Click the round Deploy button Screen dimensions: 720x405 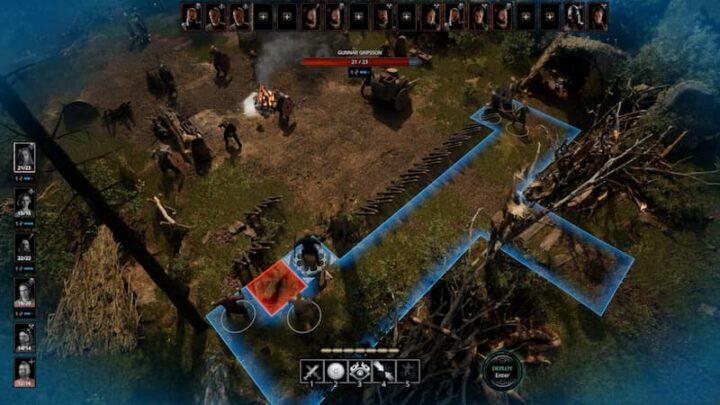(x=501, y=371)
